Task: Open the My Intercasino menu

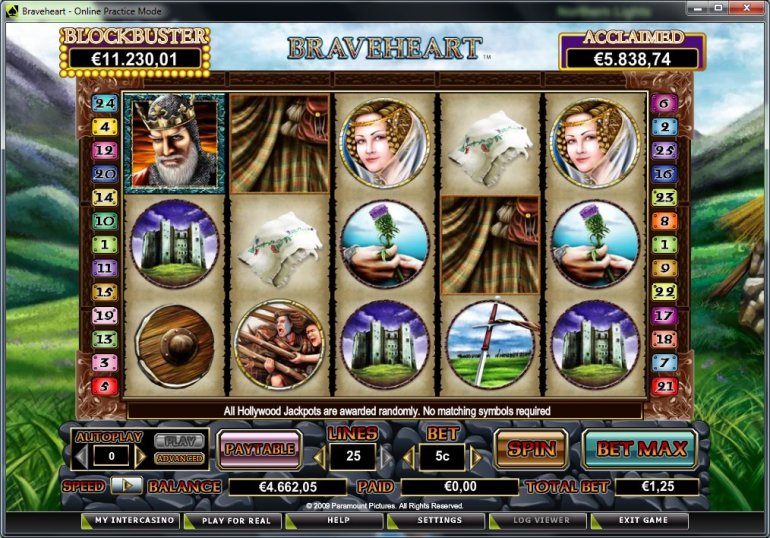Action: [x=129, y=521]
